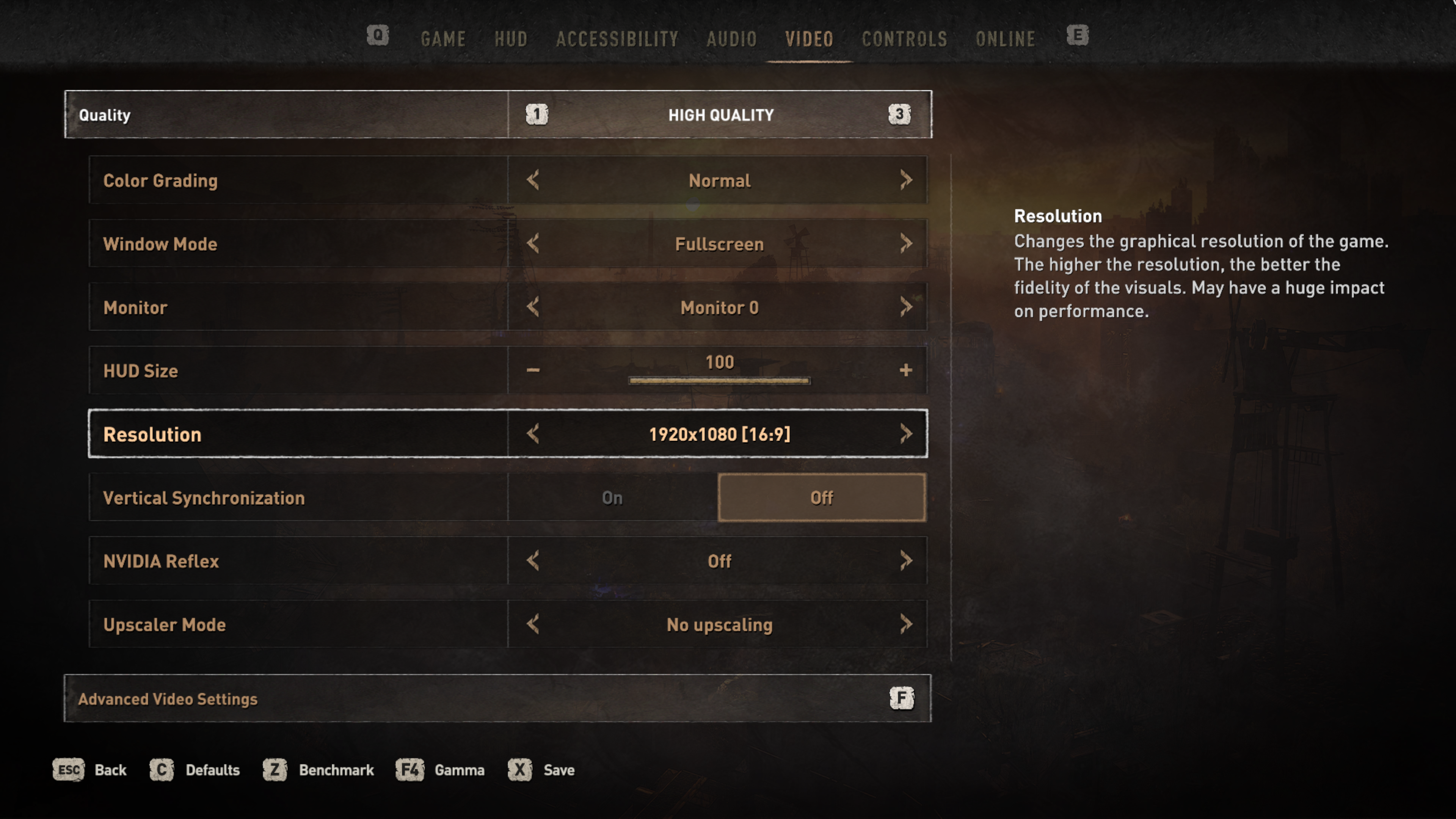Go to the AUDIO tab

click(731, 39)
